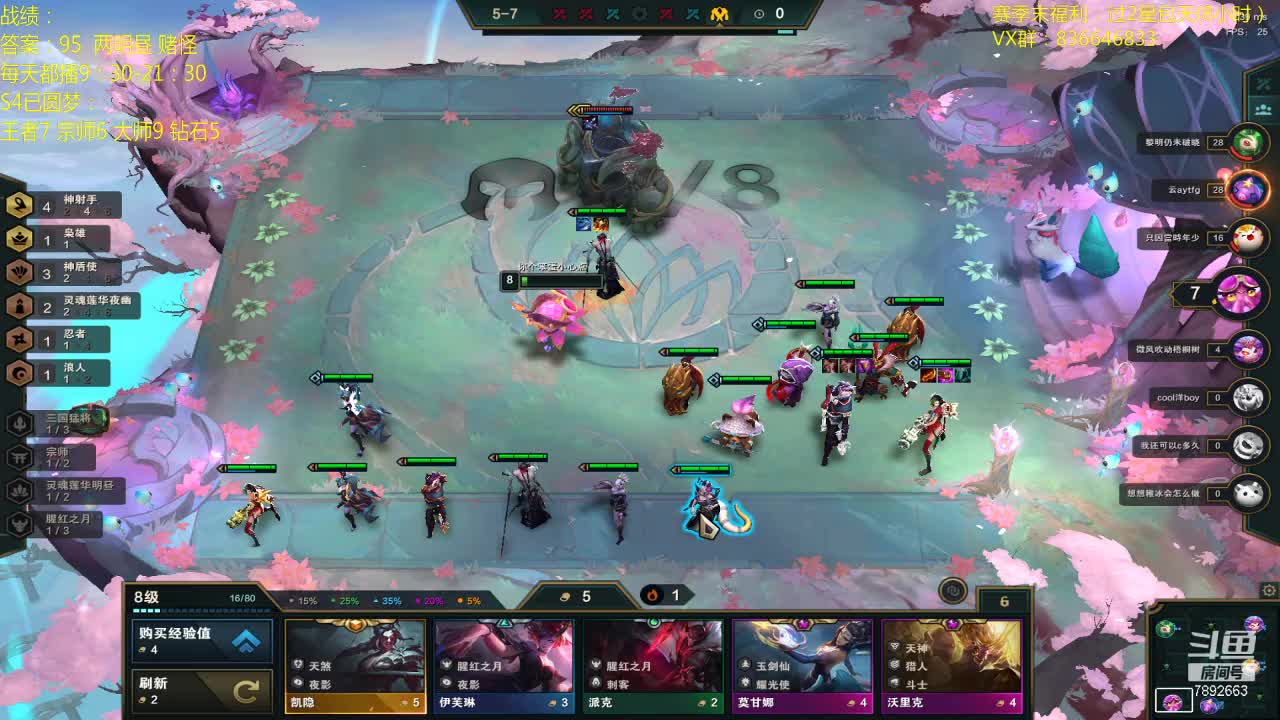Image resolution: width=1280 pixels, height=720 pixels.
Task: Spectate player 云aytfg's board
Action: coord(1247,189)
